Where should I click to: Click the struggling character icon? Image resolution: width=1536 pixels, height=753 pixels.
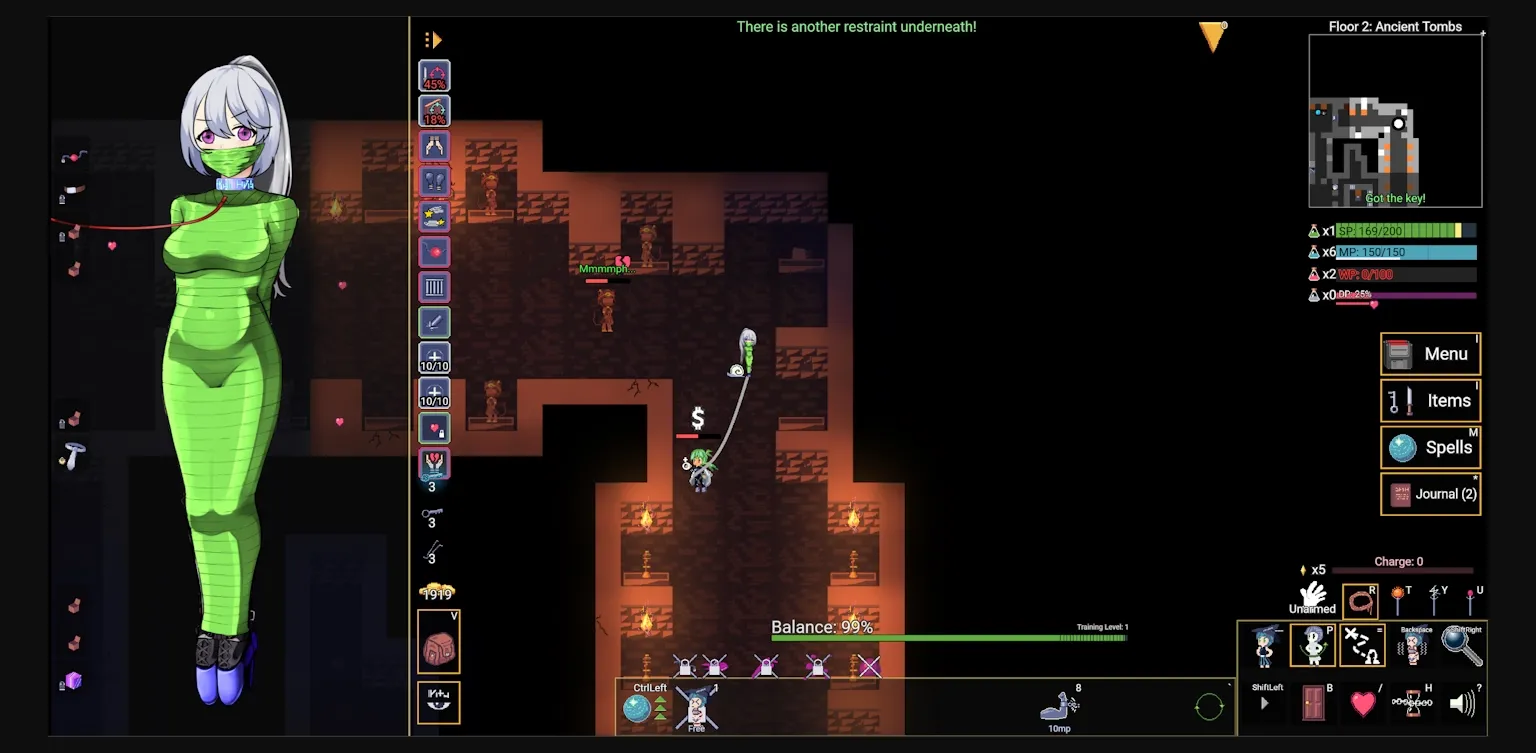1412,647
